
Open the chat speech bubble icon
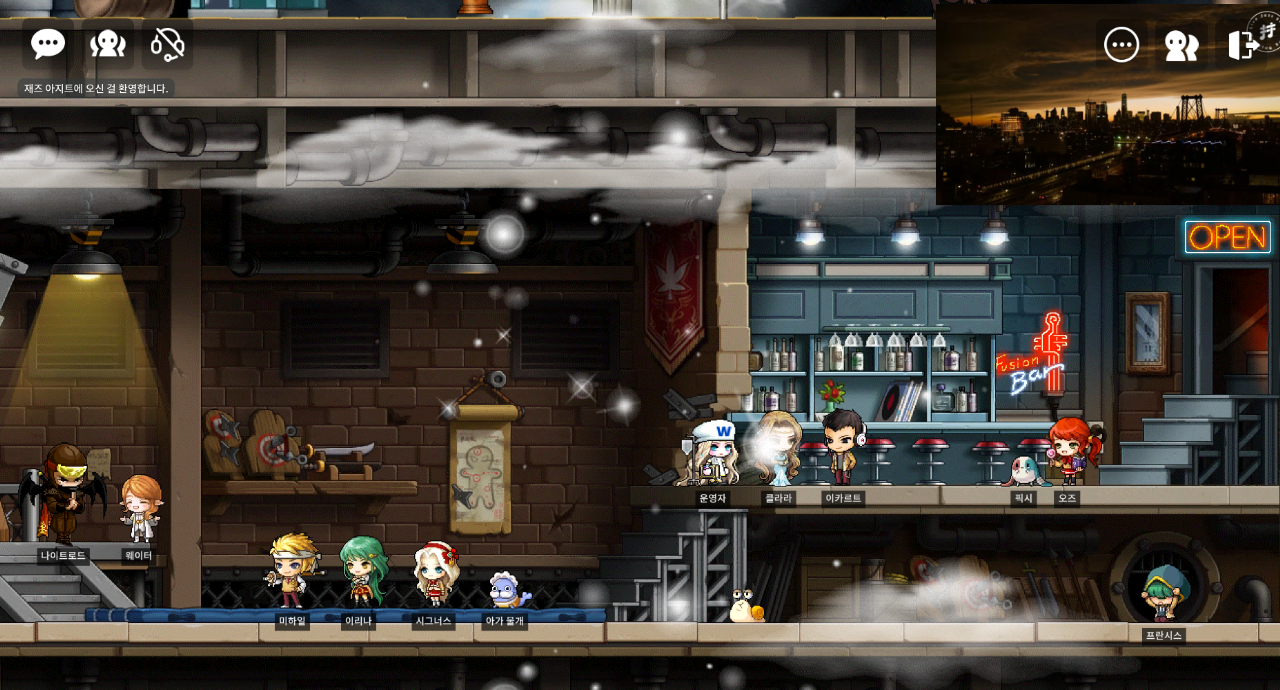point(48,44)
